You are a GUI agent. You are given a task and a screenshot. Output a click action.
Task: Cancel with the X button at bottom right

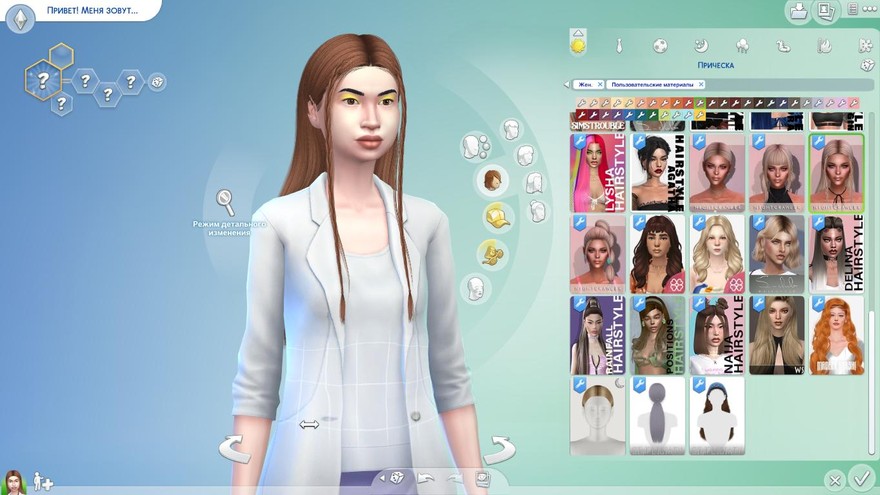click(x=834, y=480)
